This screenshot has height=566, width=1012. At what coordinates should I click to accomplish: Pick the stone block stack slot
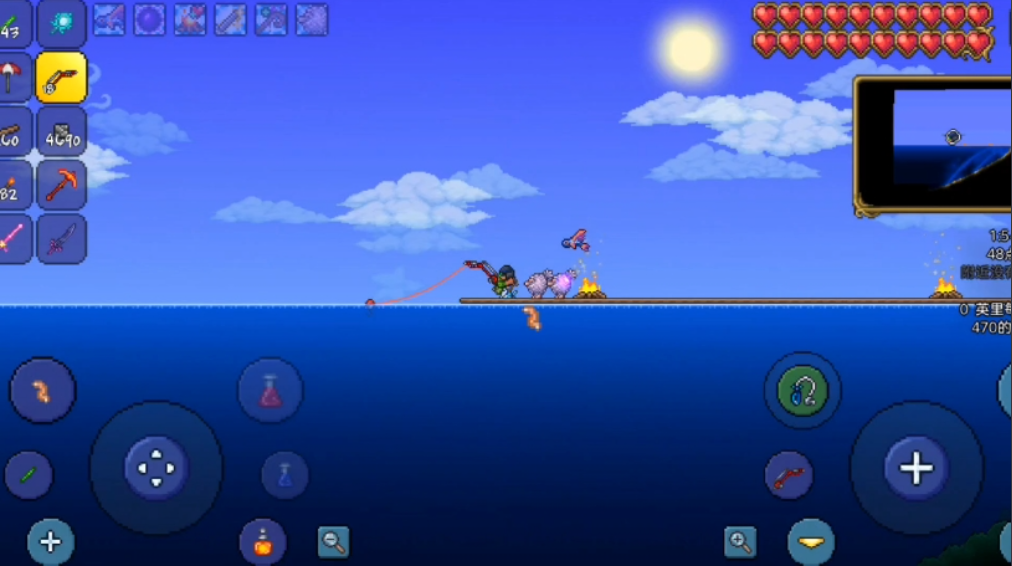61,132
